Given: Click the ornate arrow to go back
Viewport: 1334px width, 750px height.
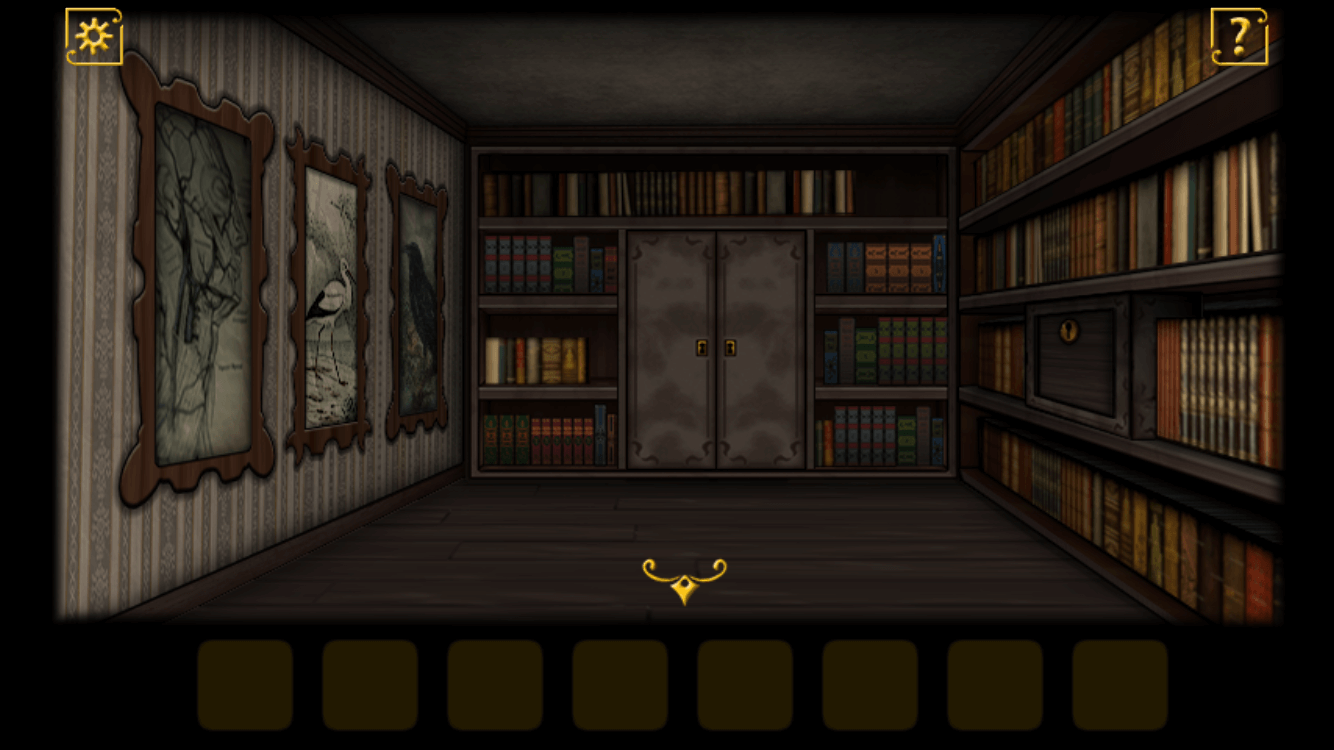Looking at the screenshot, I should click(683, 578).
